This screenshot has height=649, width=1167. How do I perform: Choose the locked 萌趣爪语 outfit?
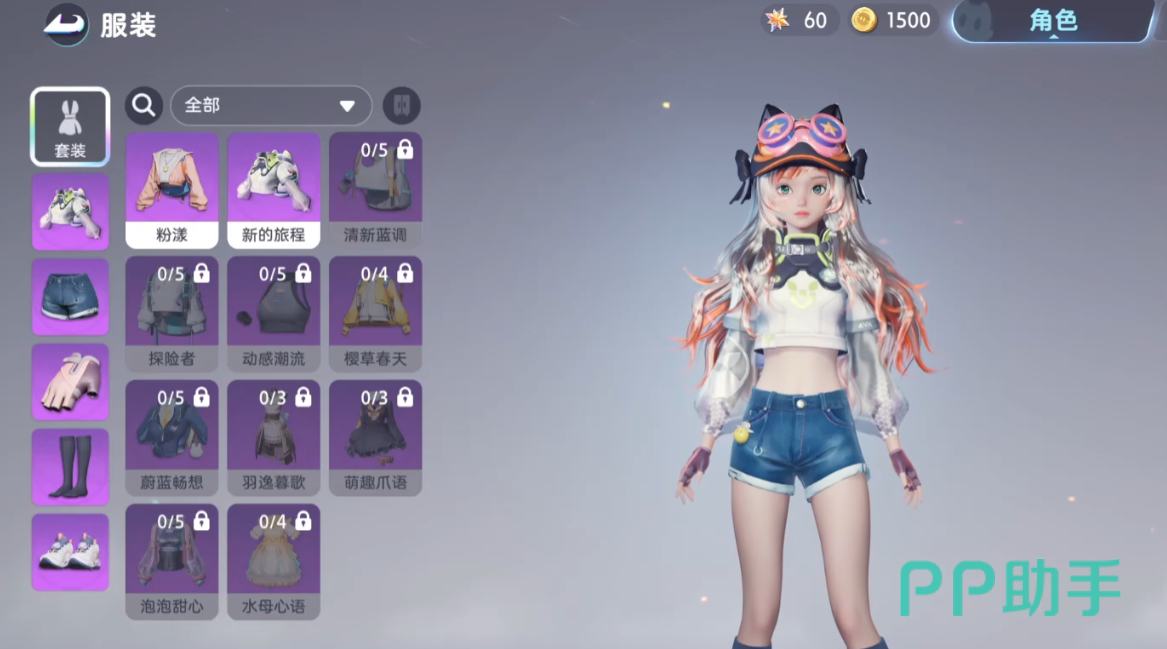point(375,438)
